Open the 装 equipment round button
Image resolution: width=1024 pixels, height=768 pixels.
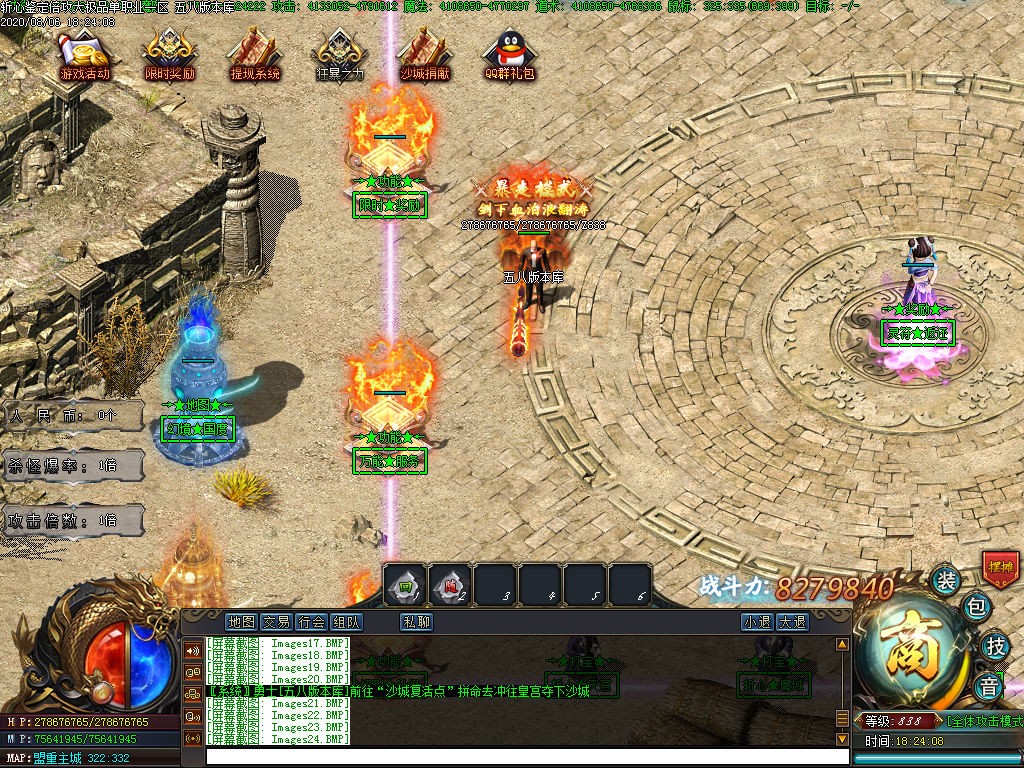point(945,580)
